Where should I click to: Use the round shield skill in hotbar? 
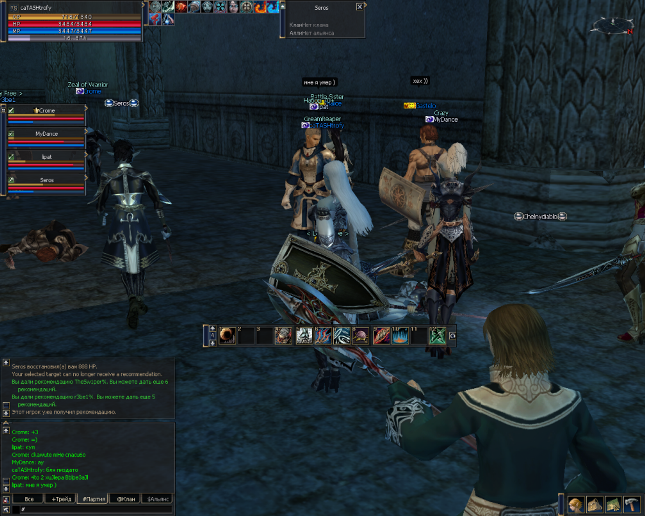227,336
